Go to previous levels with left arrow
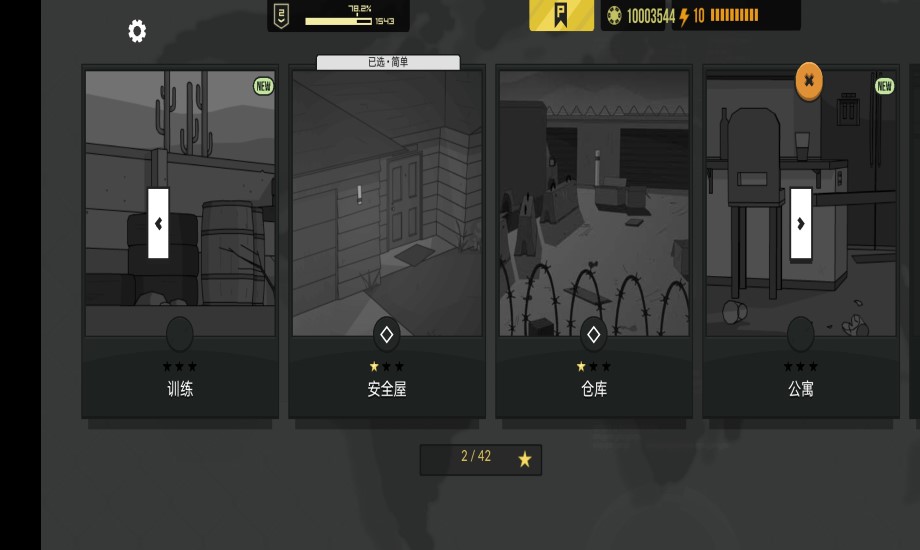 click(158, 223)
